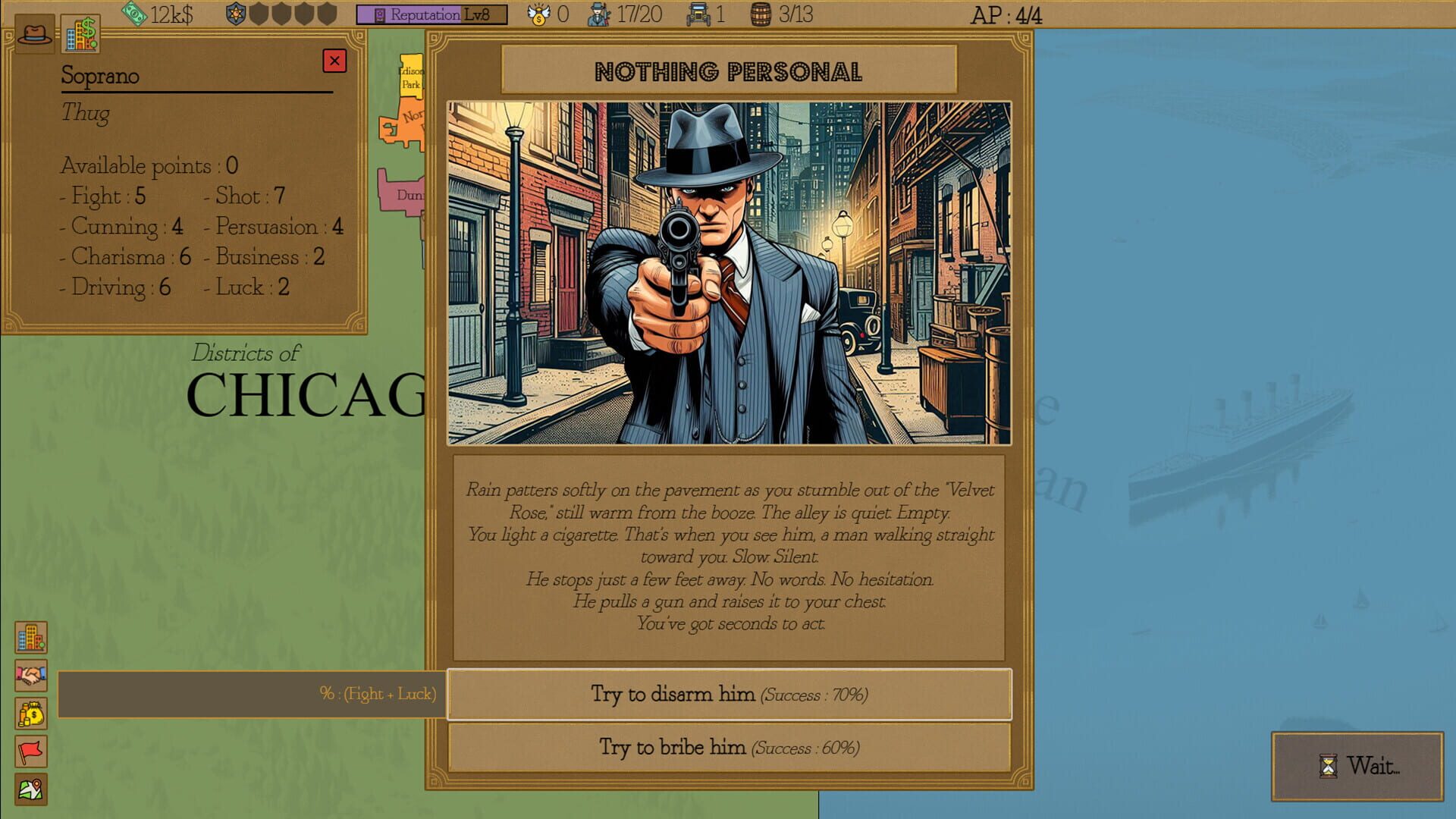This screenshot has height=819, width=1456.
Task: Select the buildings icon next to the hat
Action: (x=79, y=33)
